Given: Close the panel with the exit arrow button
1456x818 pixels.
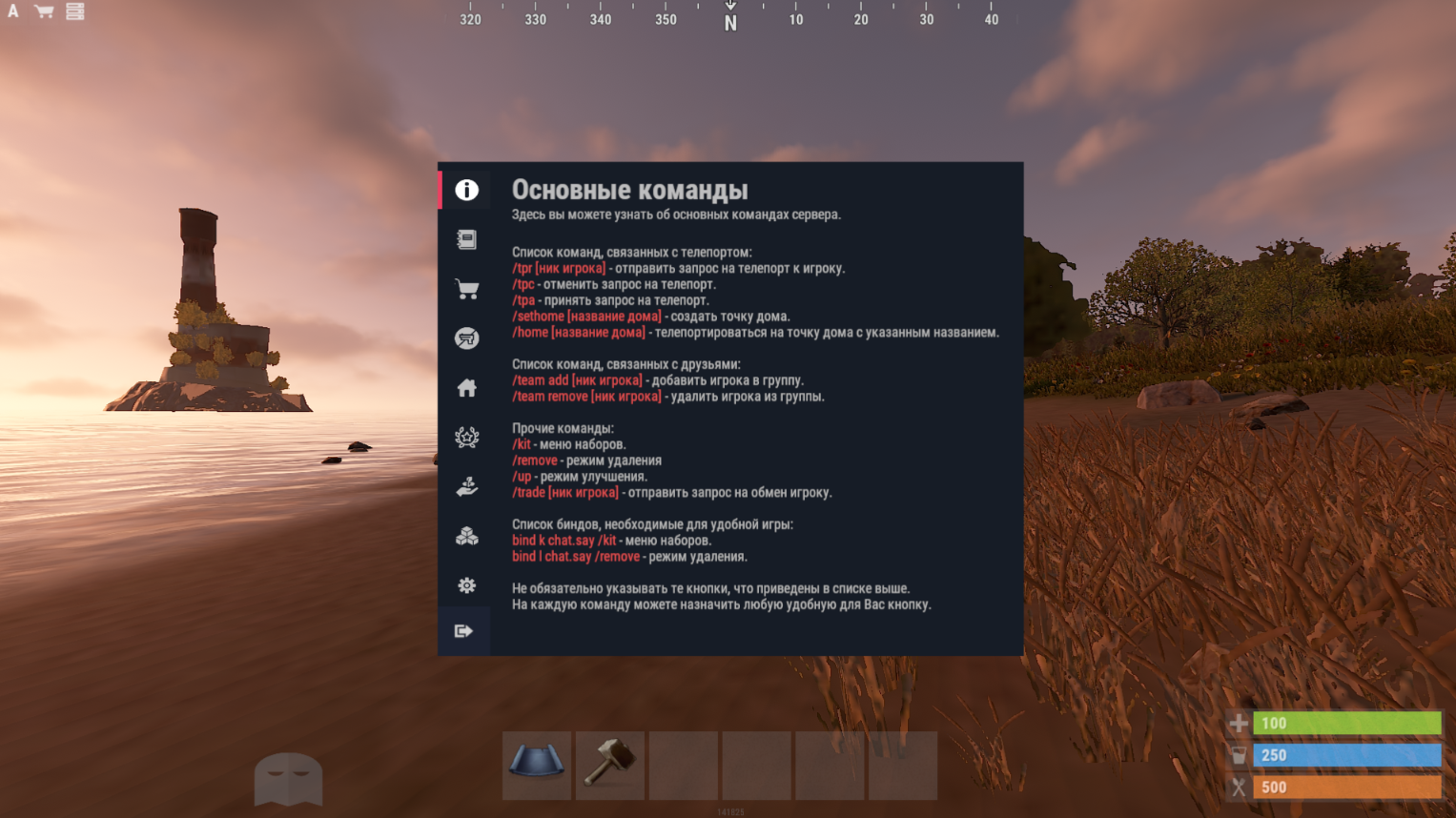Looking at the screenshot, I should click(x=464, y=631).
